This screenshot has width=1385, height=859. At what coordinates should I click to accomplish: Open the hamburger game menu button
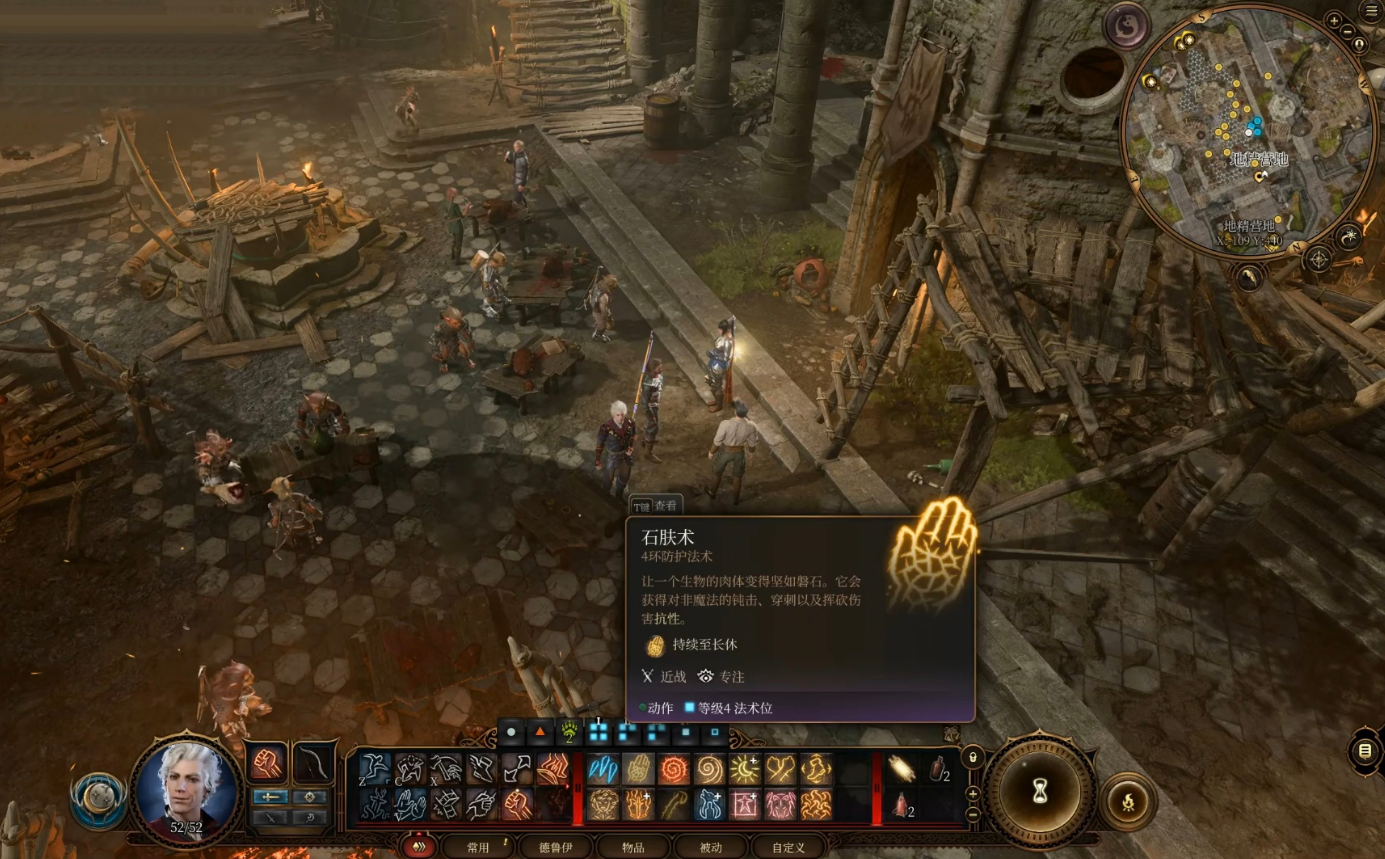pyautogui.click(x=1371, y=12)
